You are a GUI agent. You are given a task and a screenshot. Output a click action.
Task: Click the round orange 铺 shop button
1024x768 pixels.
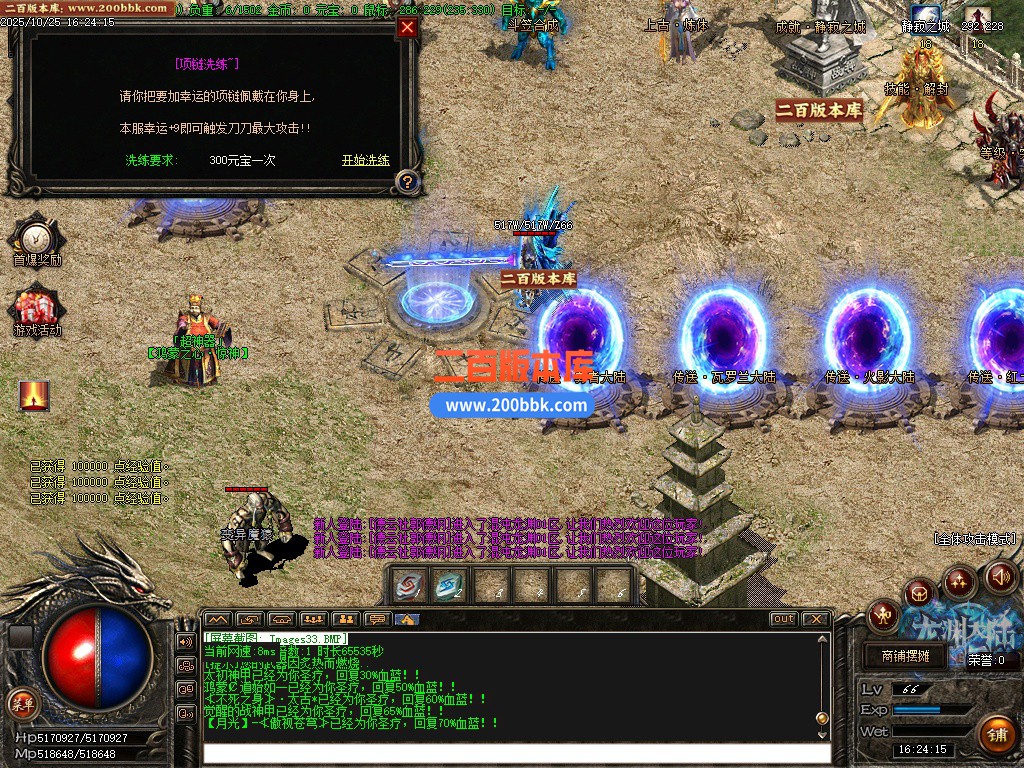996,735
